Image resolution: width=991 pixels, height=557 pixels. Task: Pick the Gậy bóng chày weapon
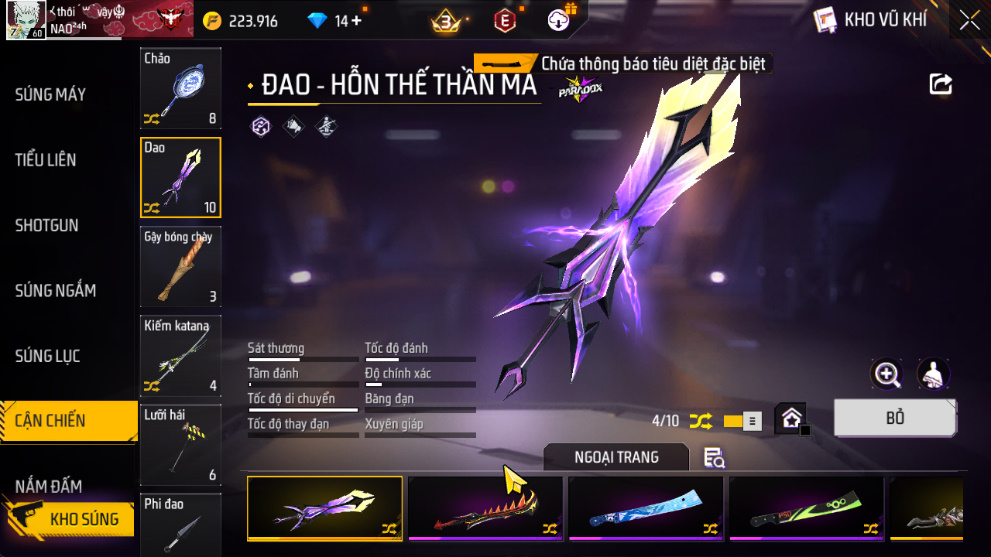coord(180,266)
